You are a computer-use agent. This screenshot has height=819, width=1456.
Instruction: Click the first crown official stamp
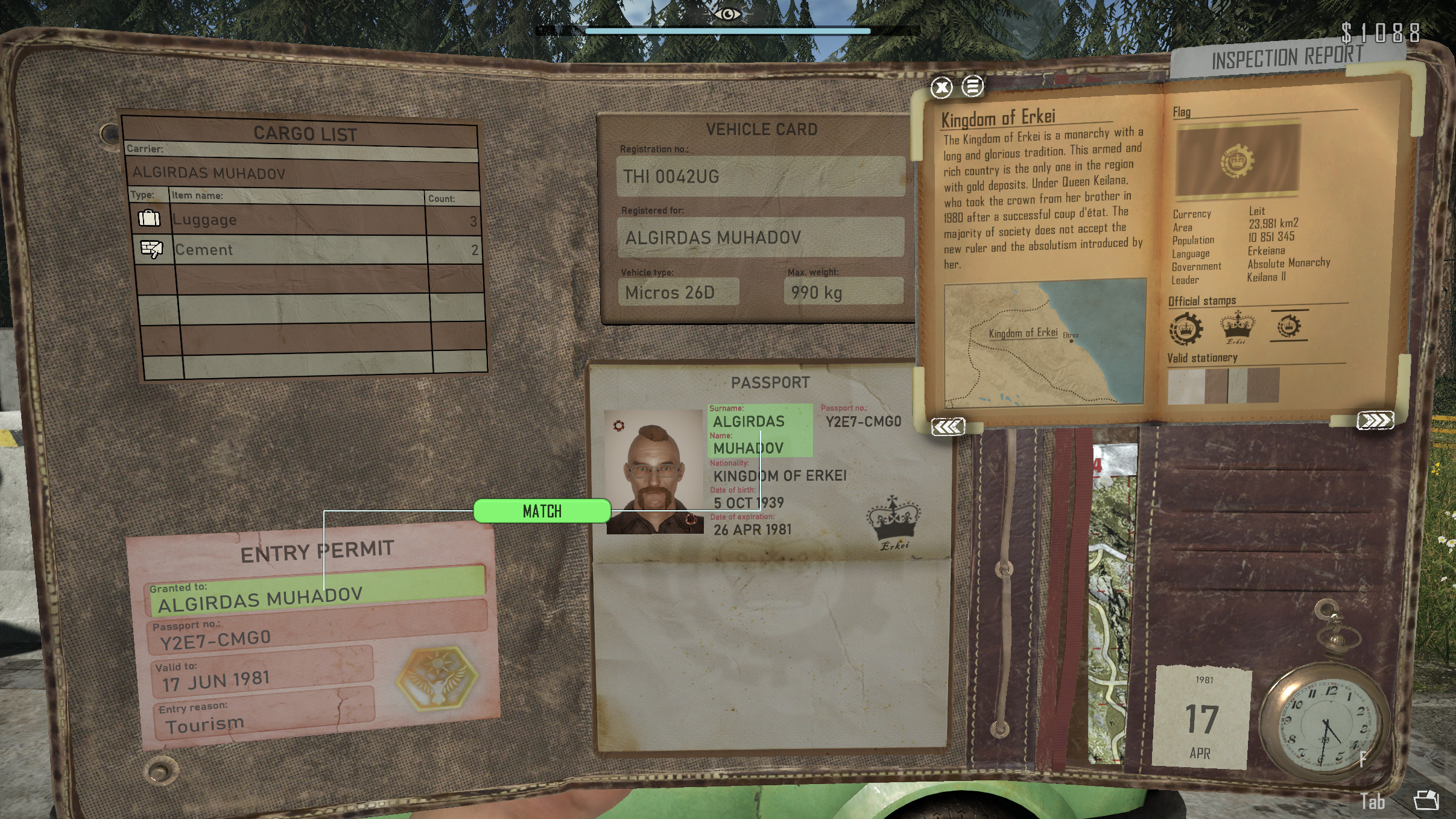point(1186,326)
